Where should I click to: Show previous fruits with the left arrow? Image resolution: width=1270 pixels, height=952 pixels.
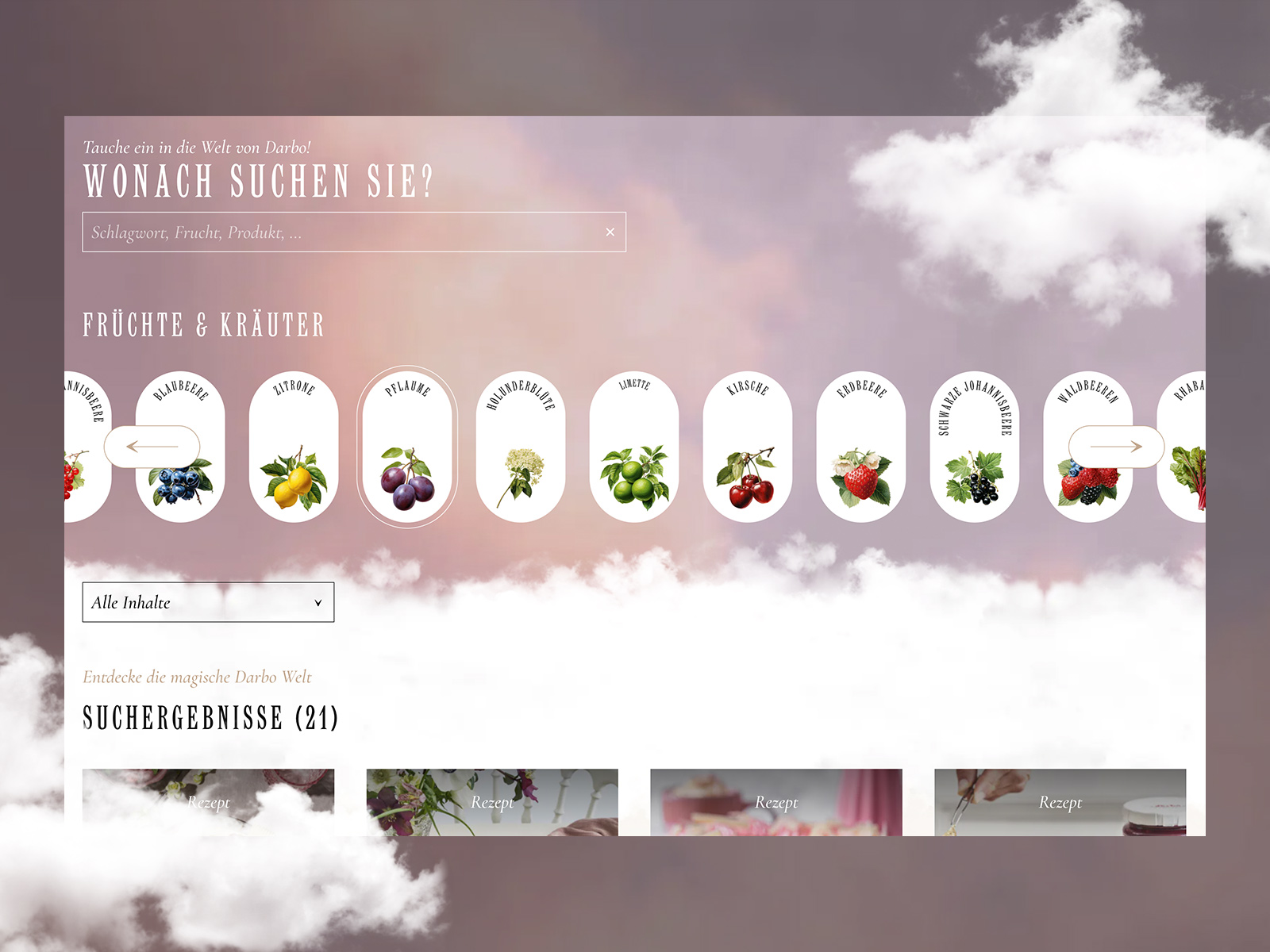coord(152,447)
